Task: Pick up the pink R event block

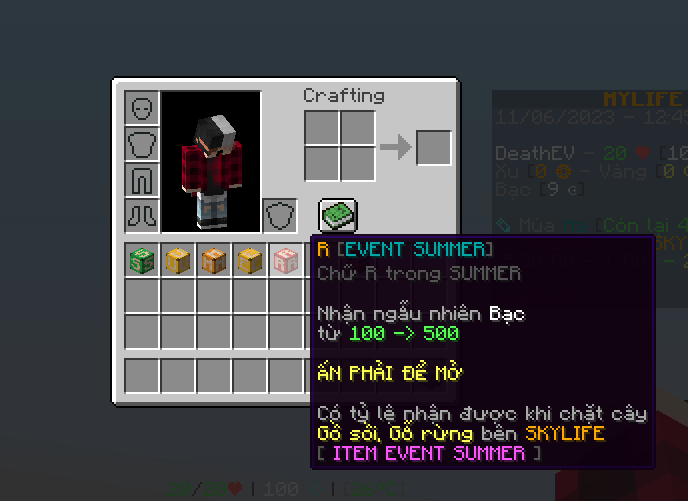Action: 286,261
